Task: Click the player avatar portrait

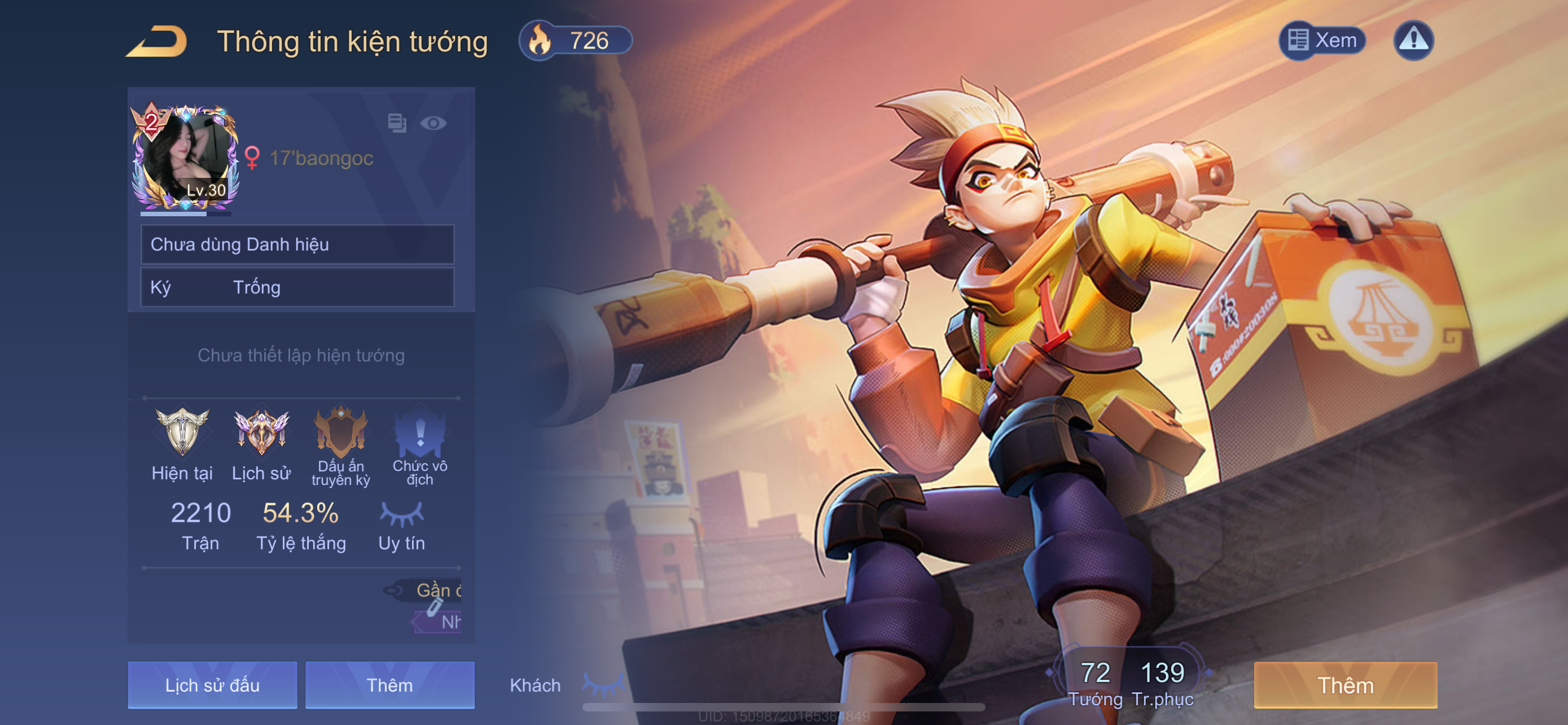Action: (185, 158)
